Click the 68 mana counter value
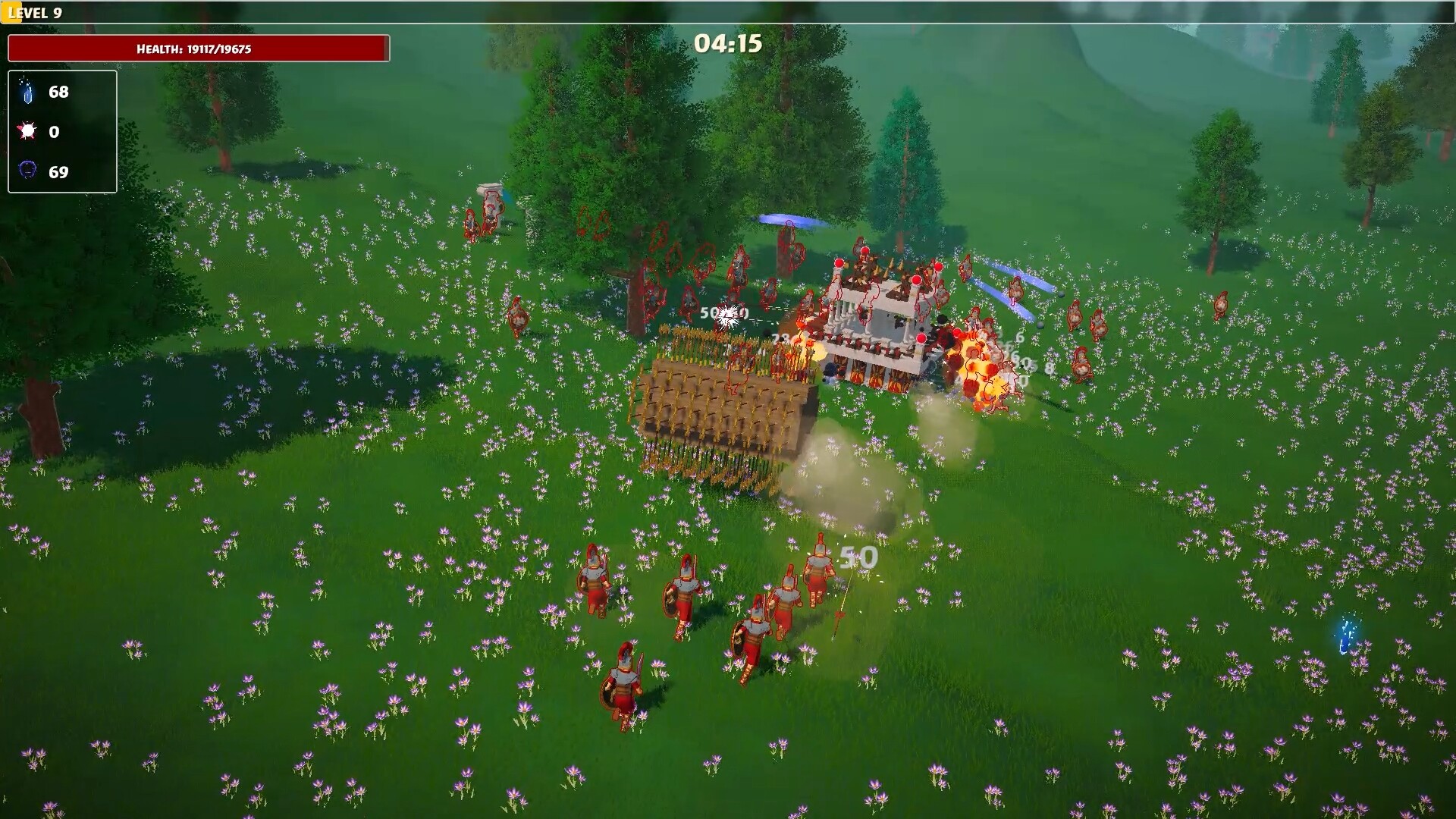This screenshot has width=1456, height=819. [x=58, y=92]
